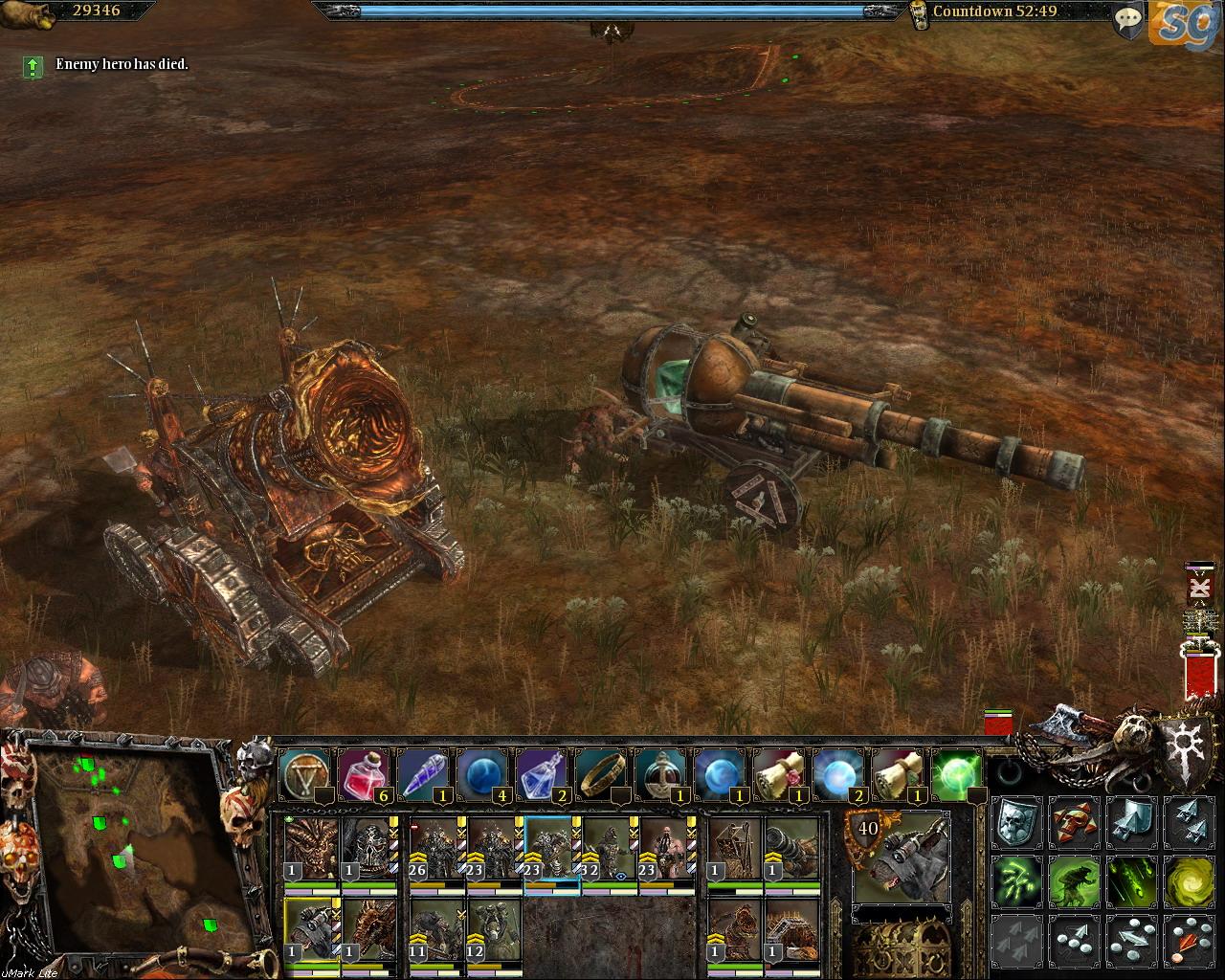Open the chat speech bubble
Screen dimensions: 1225x980
click(x=1130, y=19)
